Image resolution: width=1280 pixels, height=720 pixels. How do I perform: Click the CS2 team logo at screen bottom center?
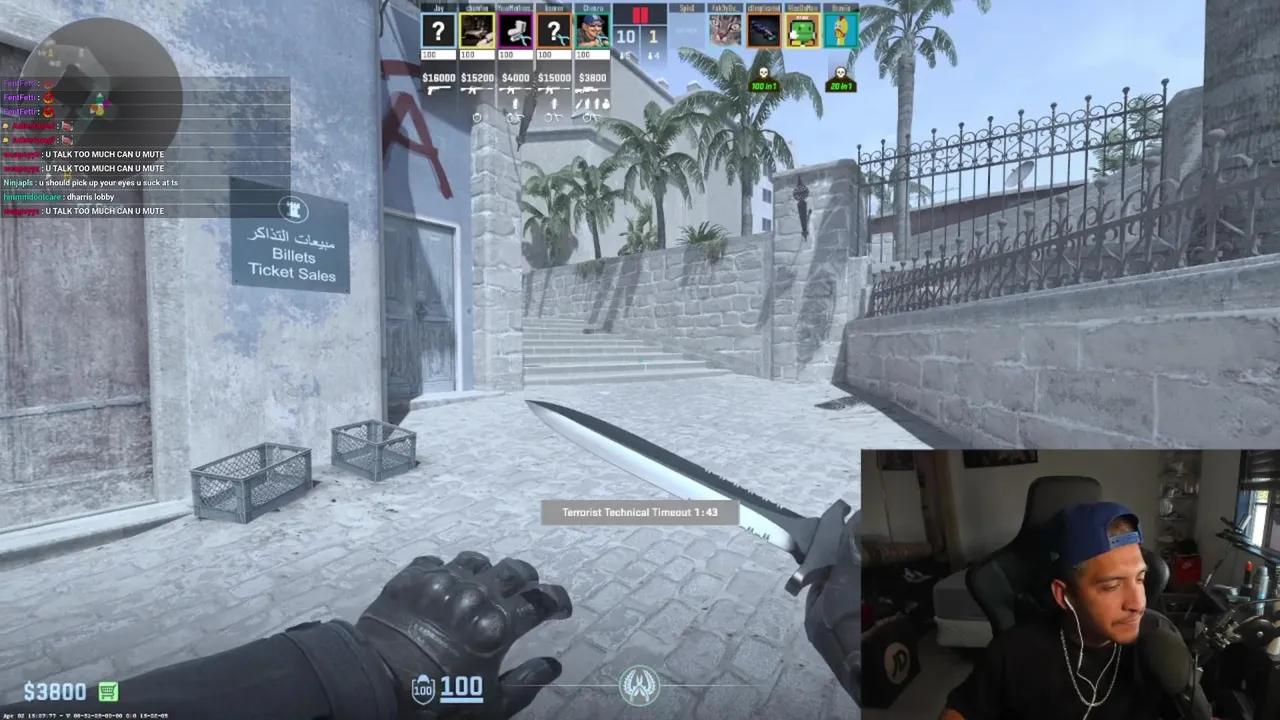(x=640, y=685)
